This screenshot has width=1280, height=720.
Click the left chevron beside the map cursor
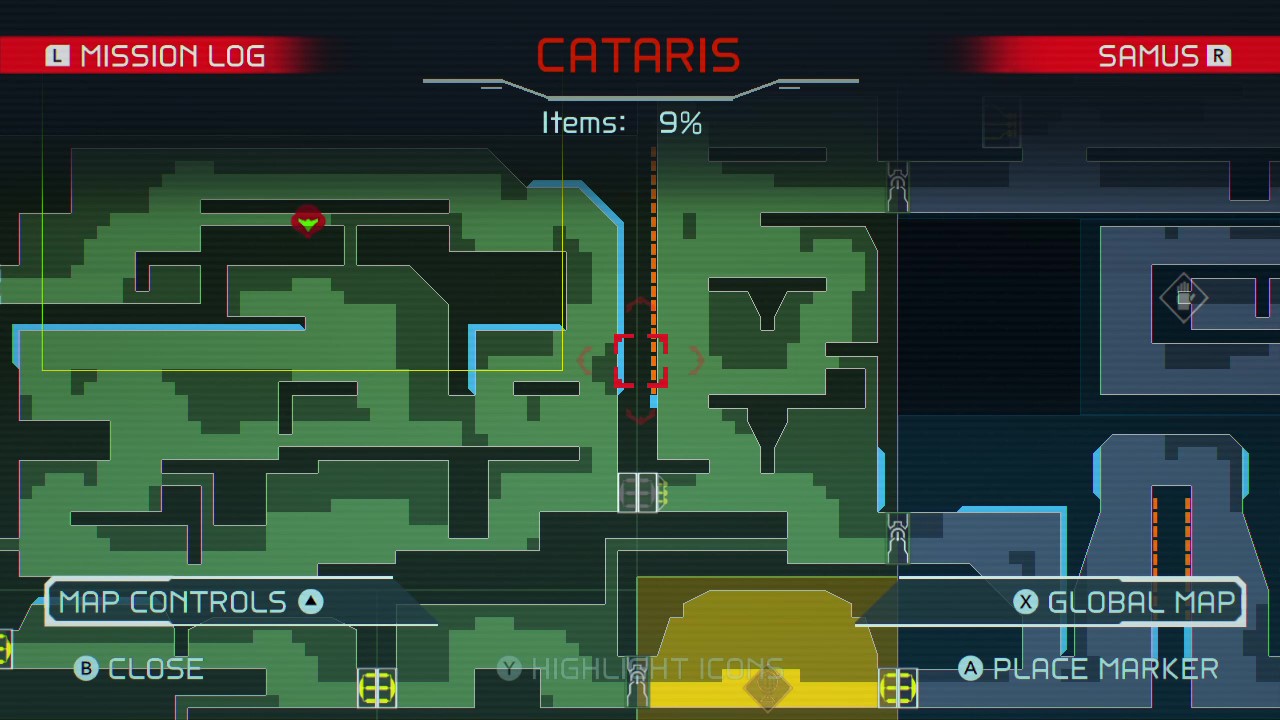click(586, 362)
